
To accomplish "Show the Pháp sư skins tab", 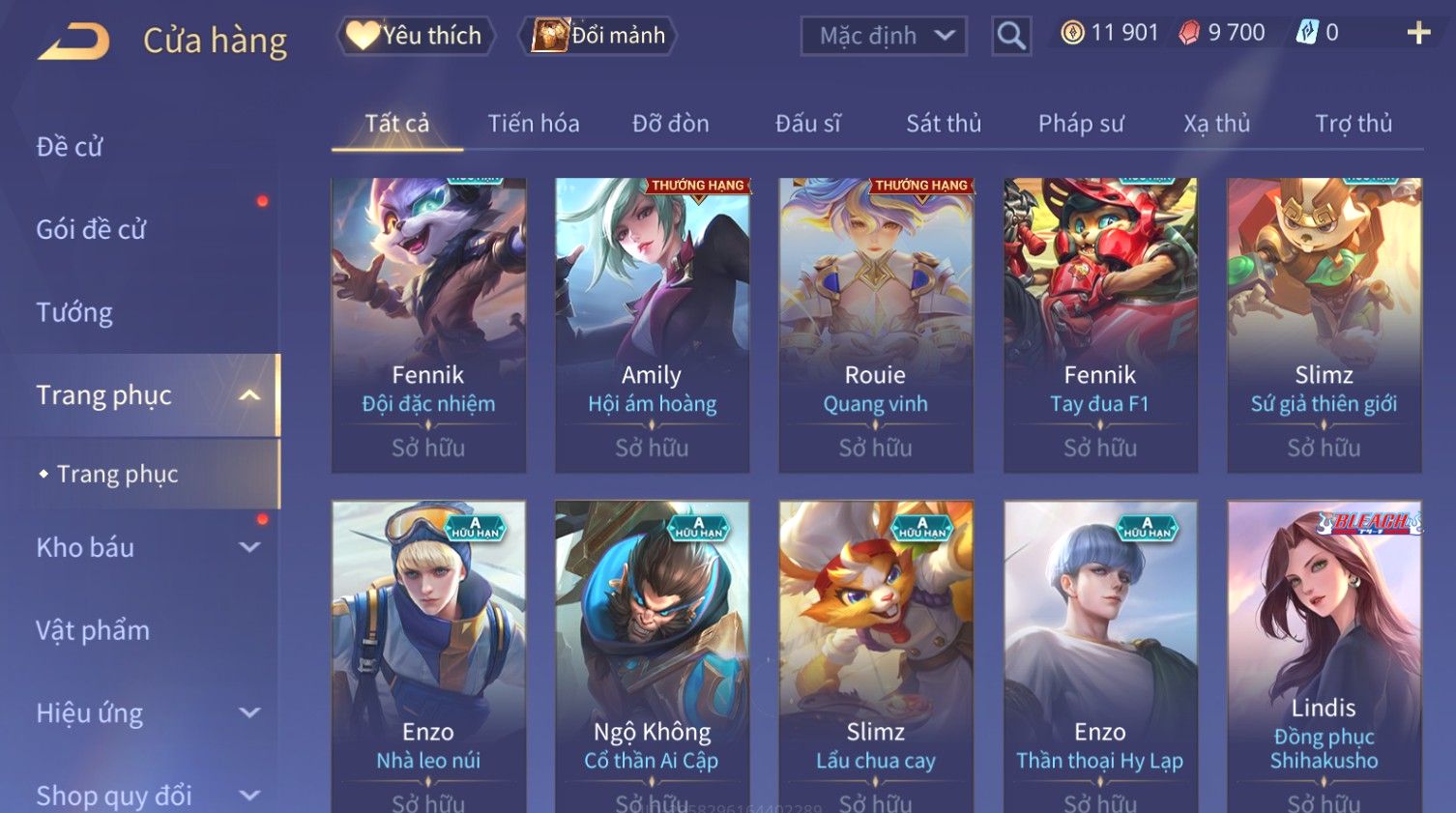I will (1081, 124).
